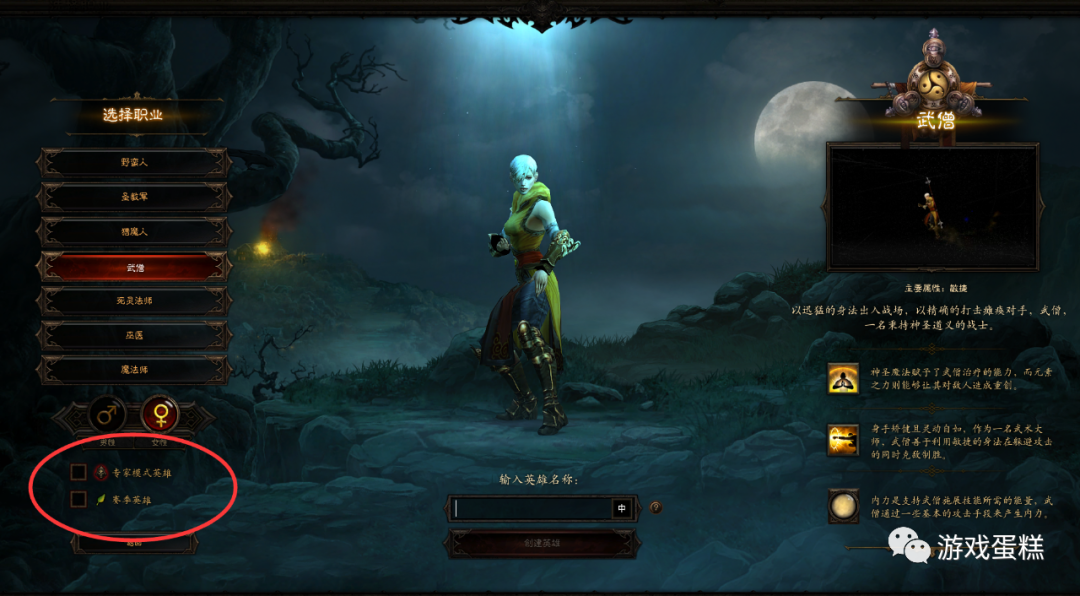The width and height of the screenshot is (1080, 596).
Task: Select the 巫医 (Witch Doctor) class
Action: tap(134, 335)
